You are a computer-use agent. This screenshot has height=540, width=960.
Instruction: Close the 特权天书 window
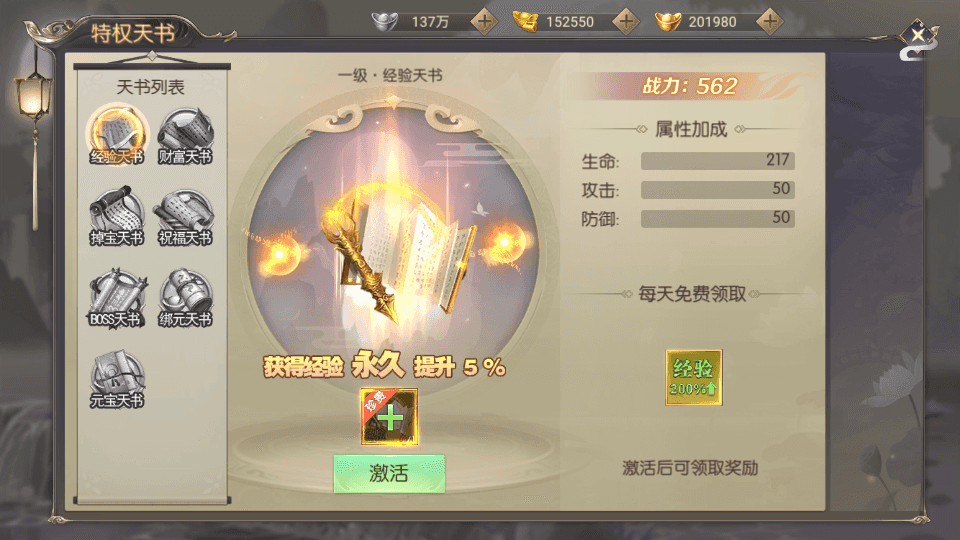917,37
